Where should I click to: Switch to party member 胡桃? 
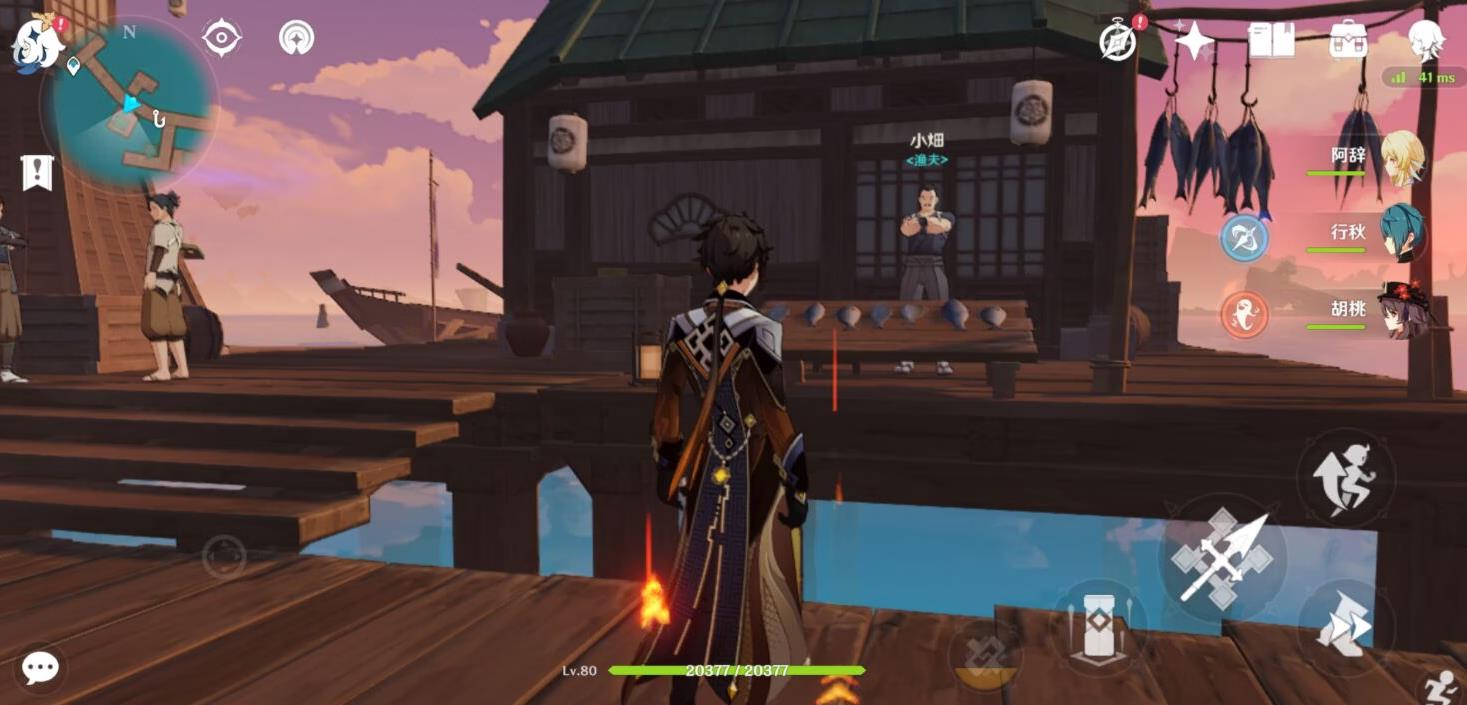pos(1402,311)
